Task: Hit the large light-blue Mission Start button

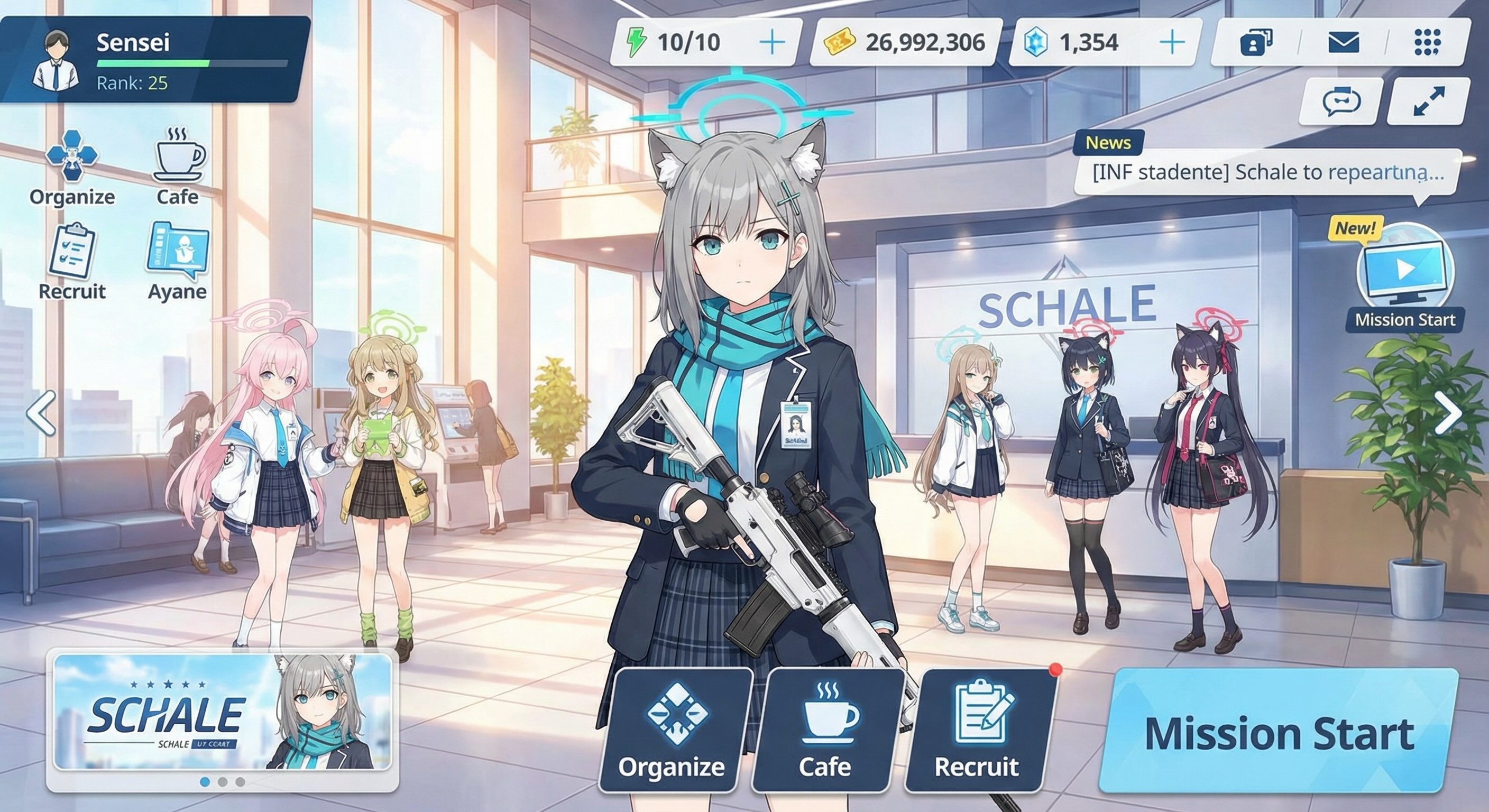Action: 1279,733
